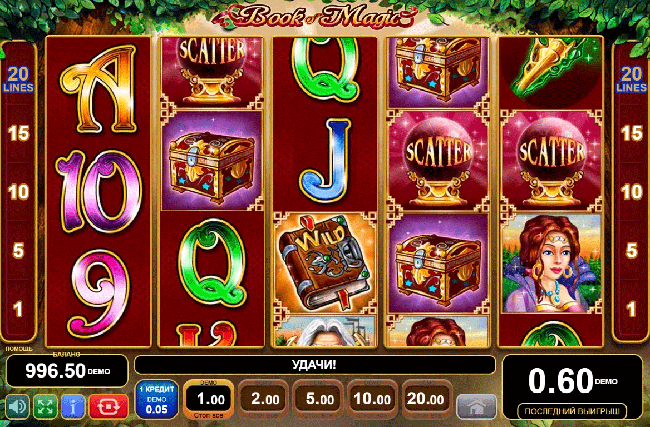Click the grey home button
The image size is (650, 427).
[x=476, y=405]
